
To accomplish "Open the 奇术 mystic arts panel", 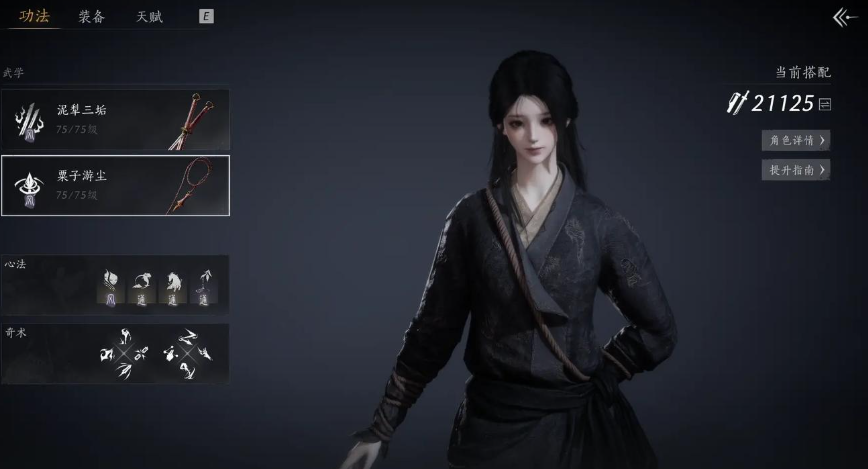I will (x=115, y=353).
